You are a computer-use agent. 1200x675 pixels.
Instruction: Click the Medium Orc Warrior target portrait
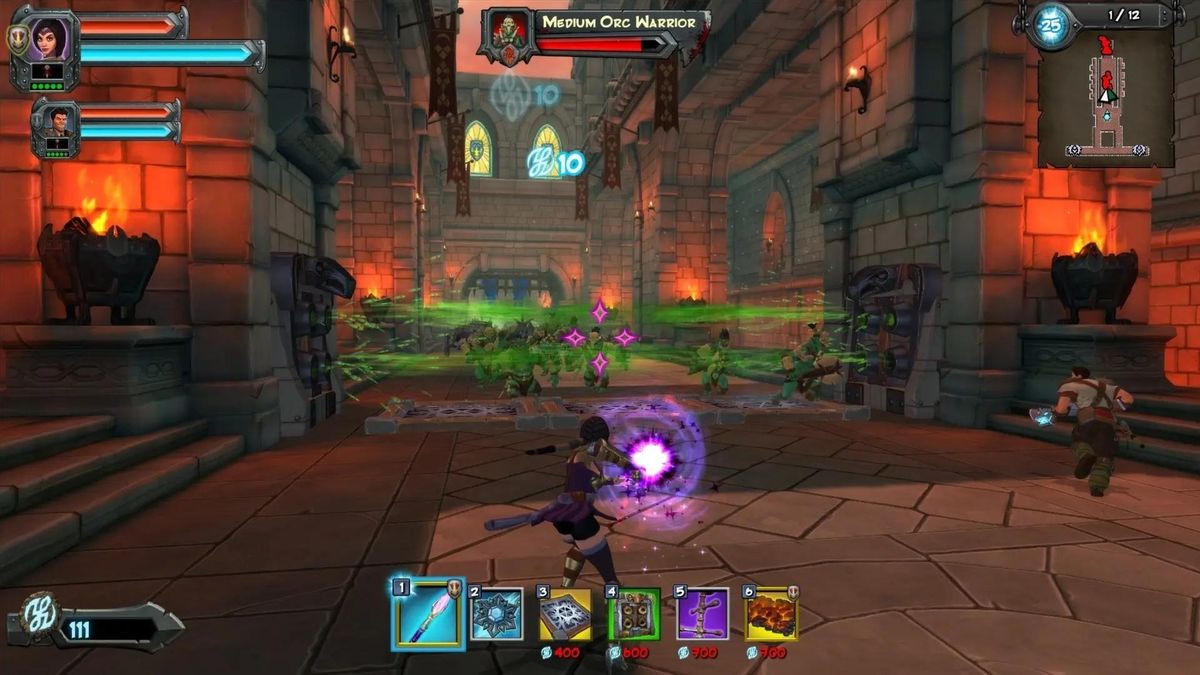click(506, 36)
